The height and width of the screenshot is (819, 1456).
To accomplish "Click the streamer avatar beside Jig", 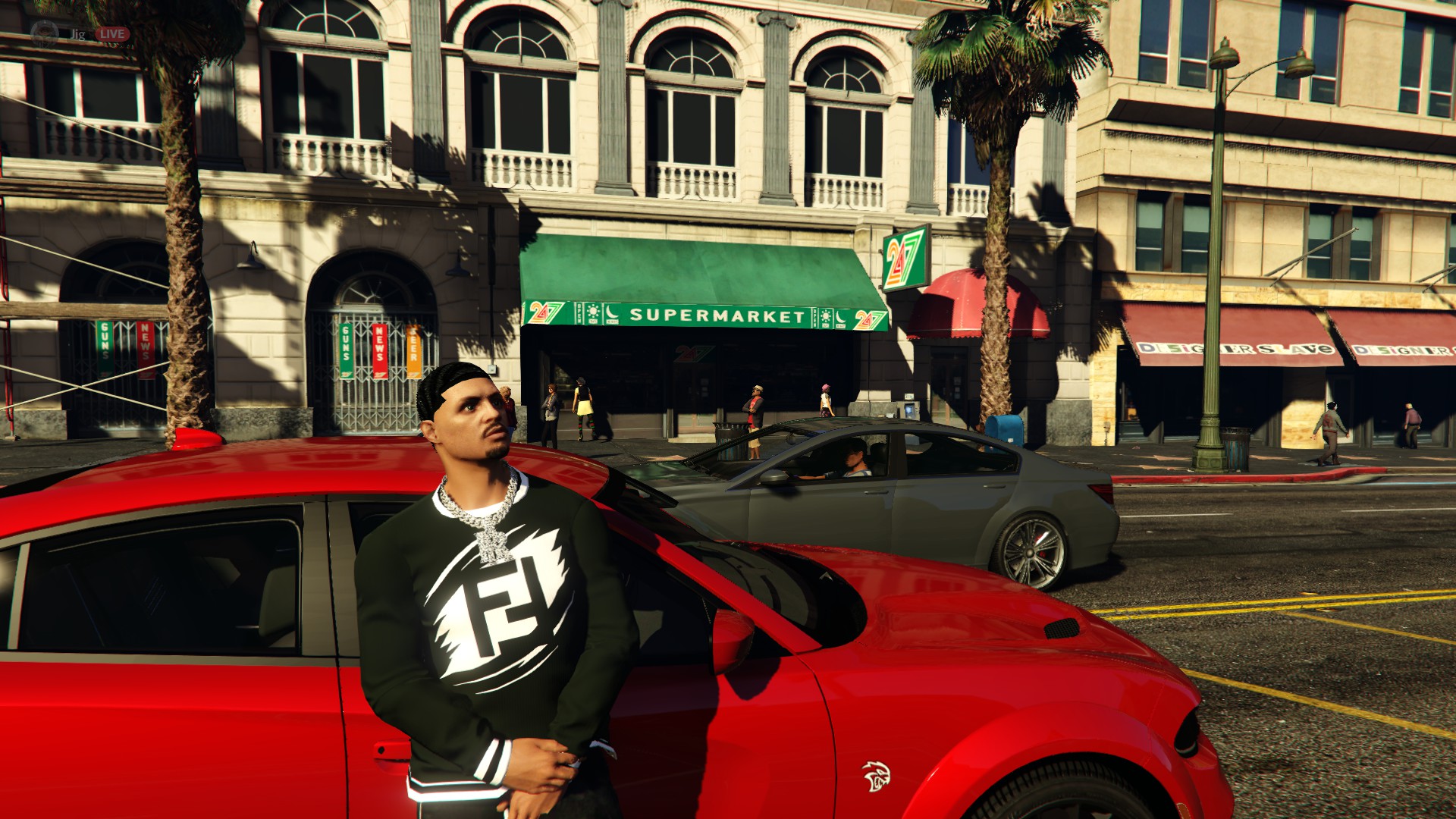I will (x=44, y=34).
